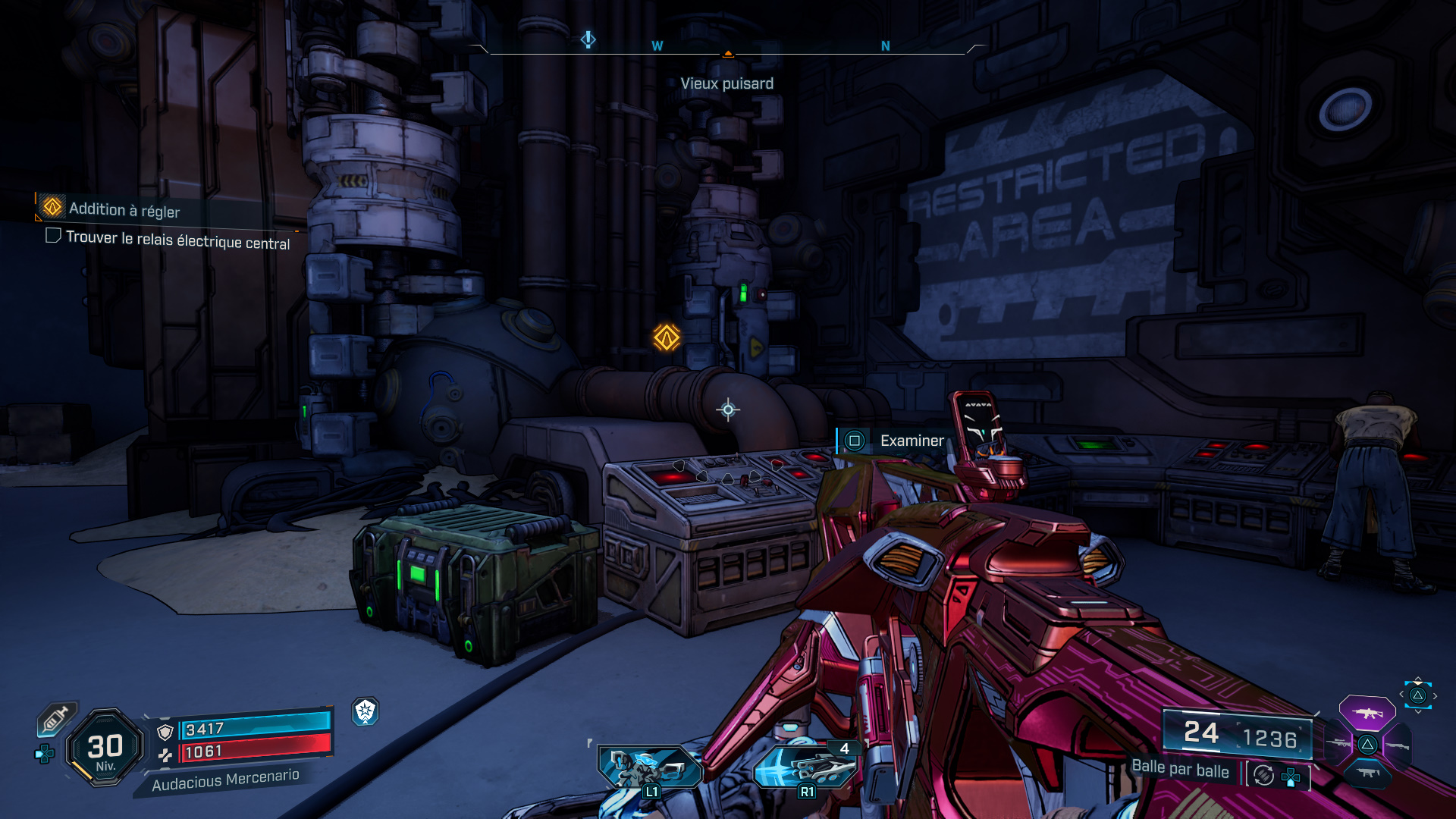1456x819 pixels.
Task: Click the compass bar's objective marker icon
Action: (x=588, y=39)
